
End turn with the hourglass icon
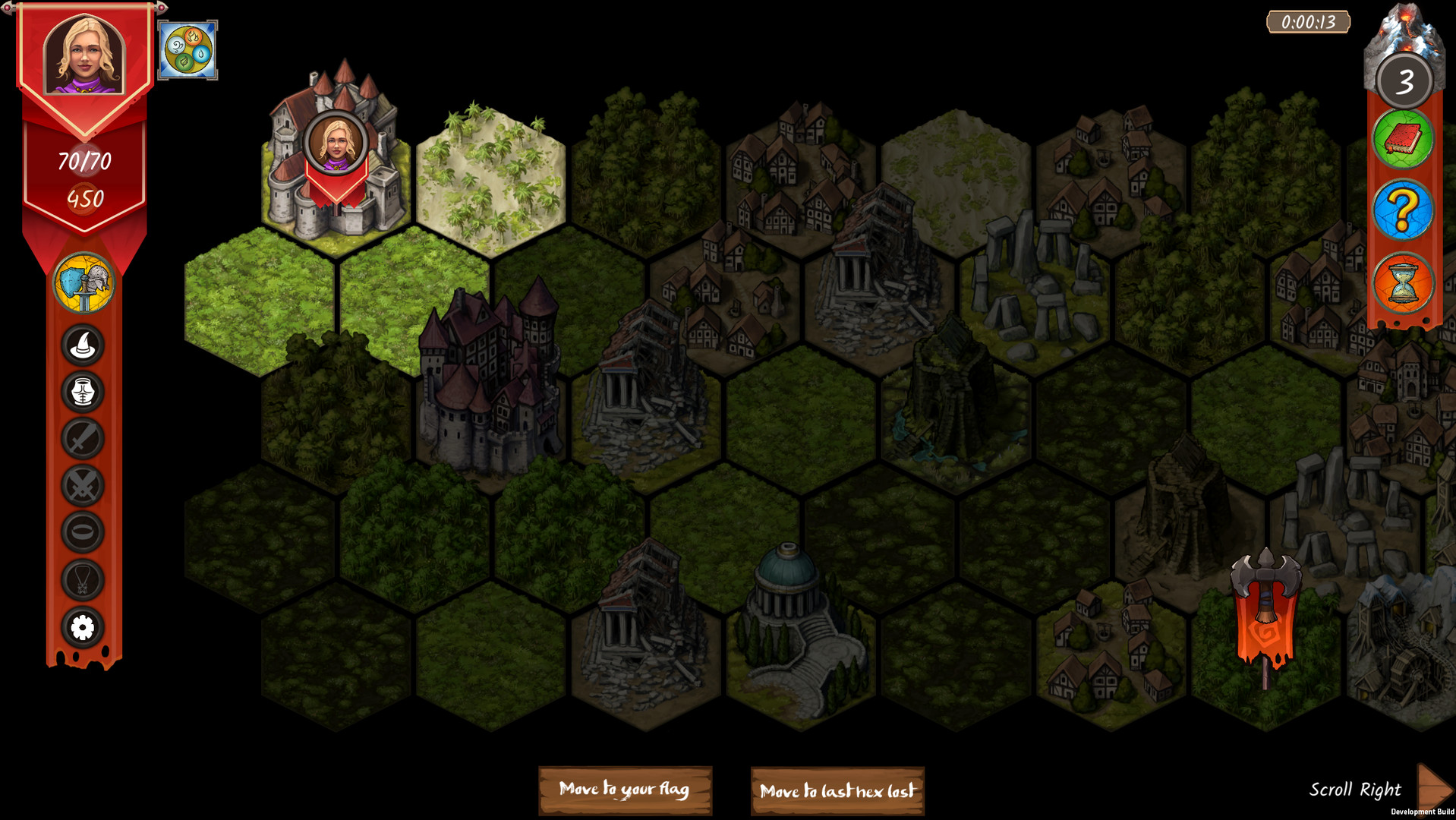tap(1402, 283)
